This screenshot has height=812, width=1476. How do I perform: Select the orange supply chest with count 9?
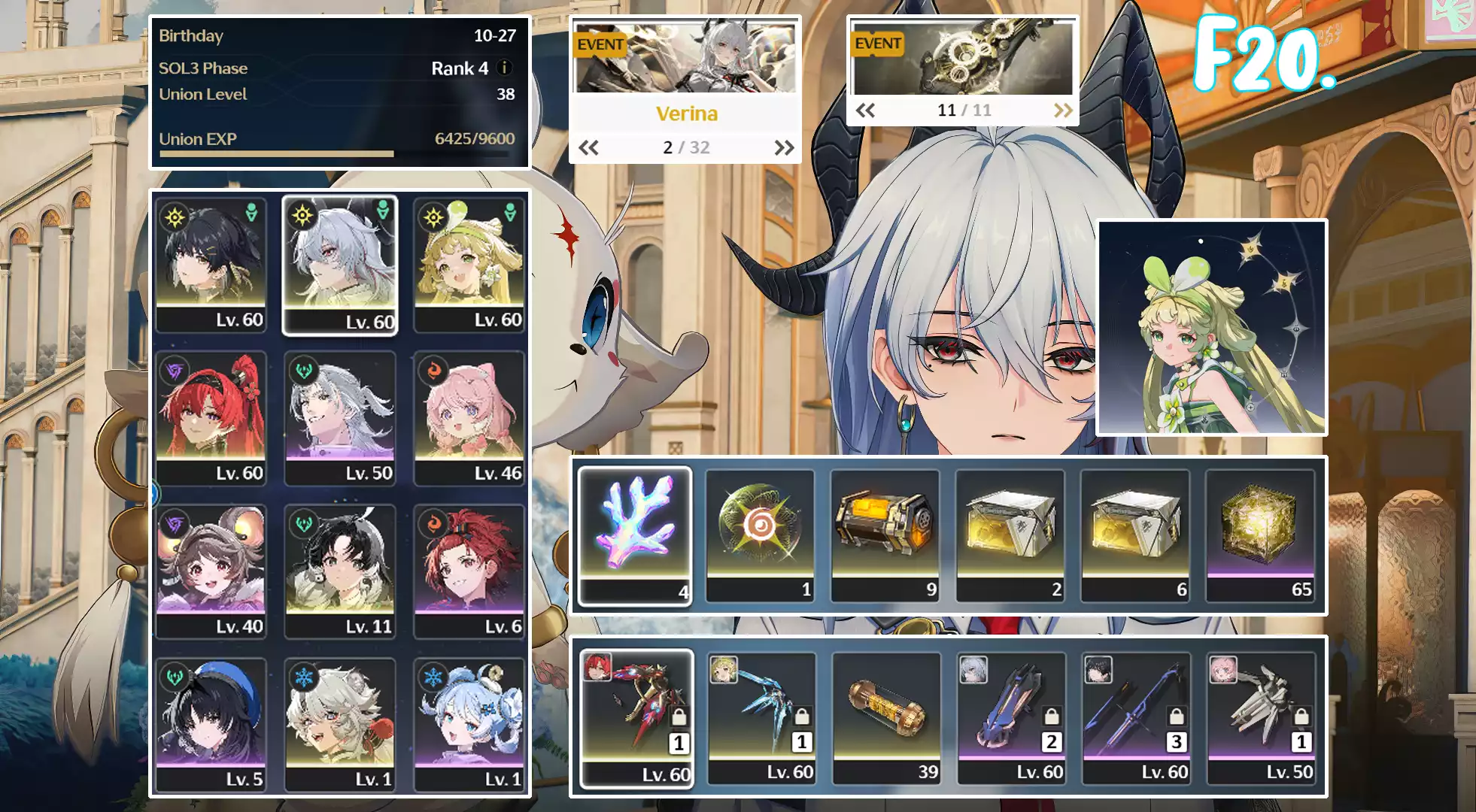tap(885, 535)
